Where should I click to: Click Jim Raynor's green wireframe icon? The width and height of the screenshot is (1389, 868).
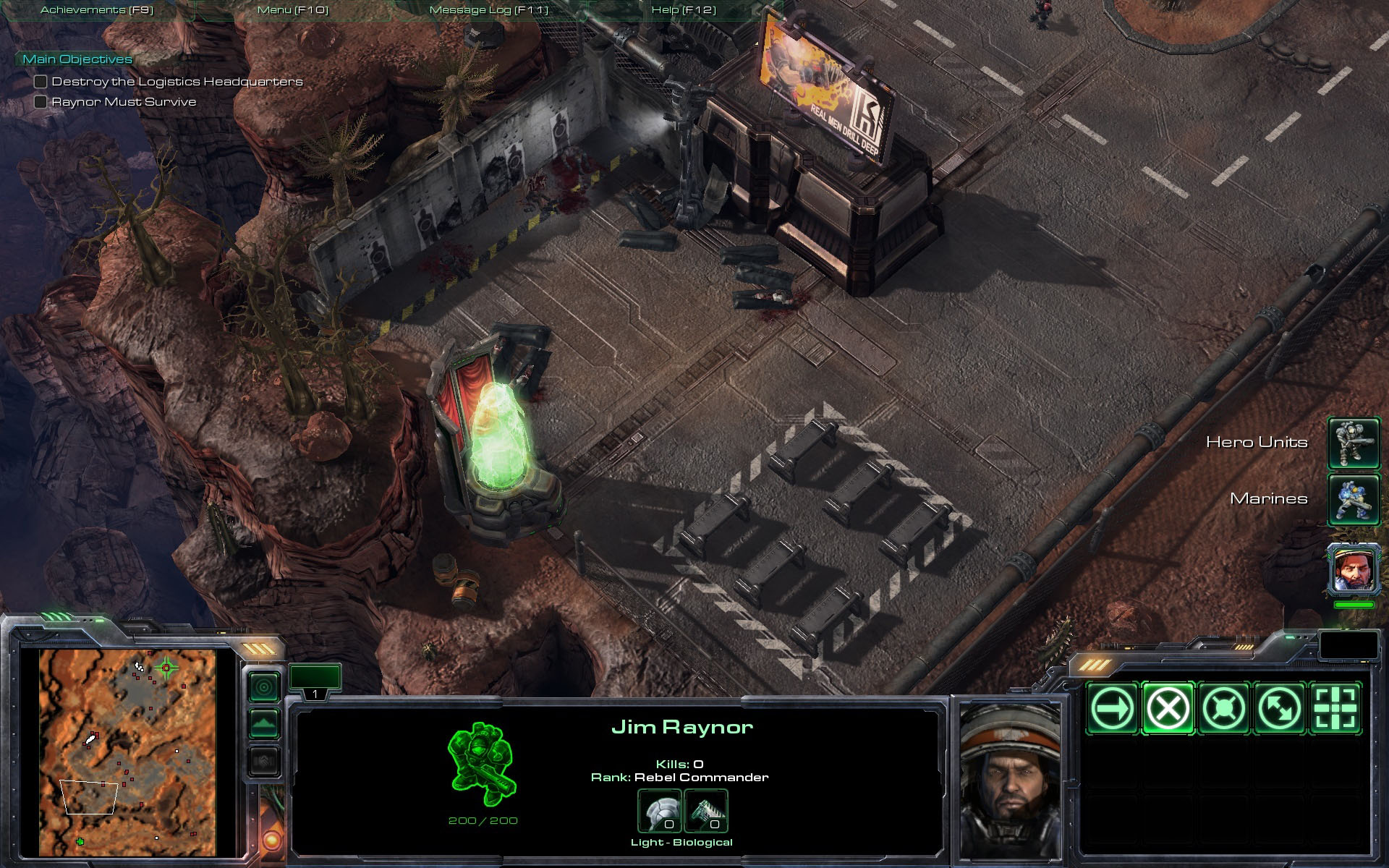tap(483, 764)
